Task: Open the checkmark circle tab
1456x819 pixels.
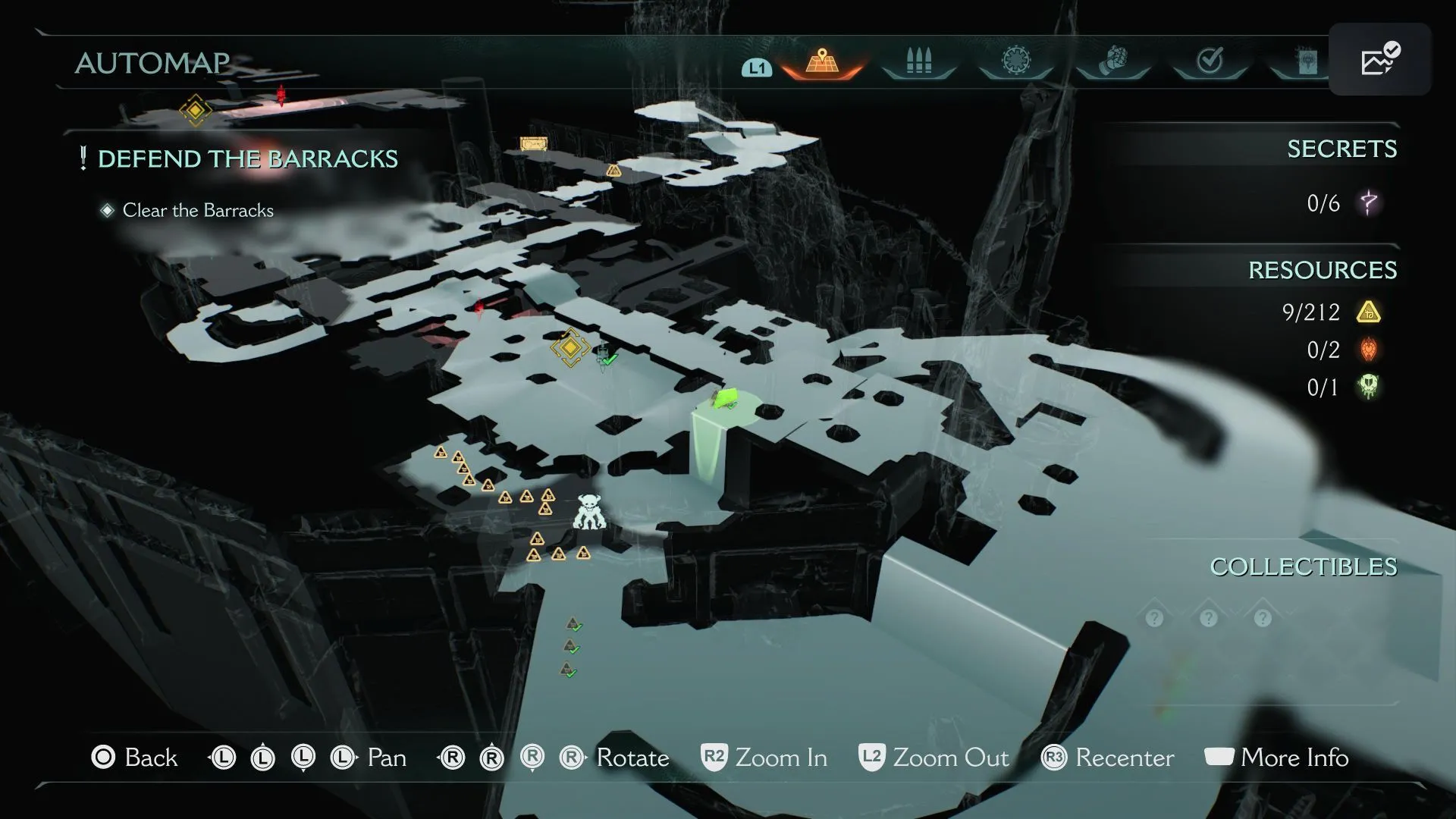Action: click(x=1210, y=61)
